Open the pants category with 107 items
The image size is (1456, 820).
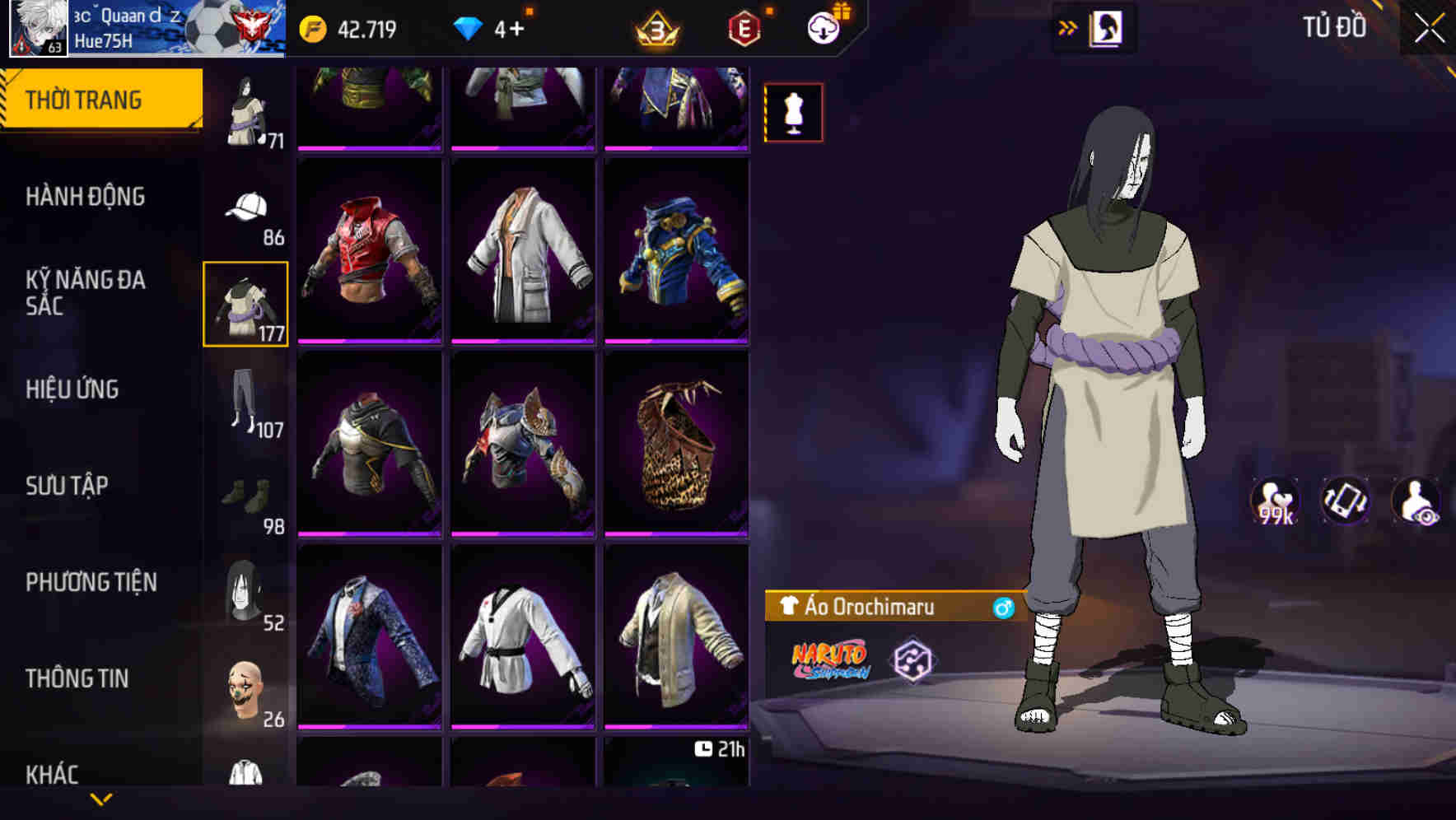(x=245, y=403)
